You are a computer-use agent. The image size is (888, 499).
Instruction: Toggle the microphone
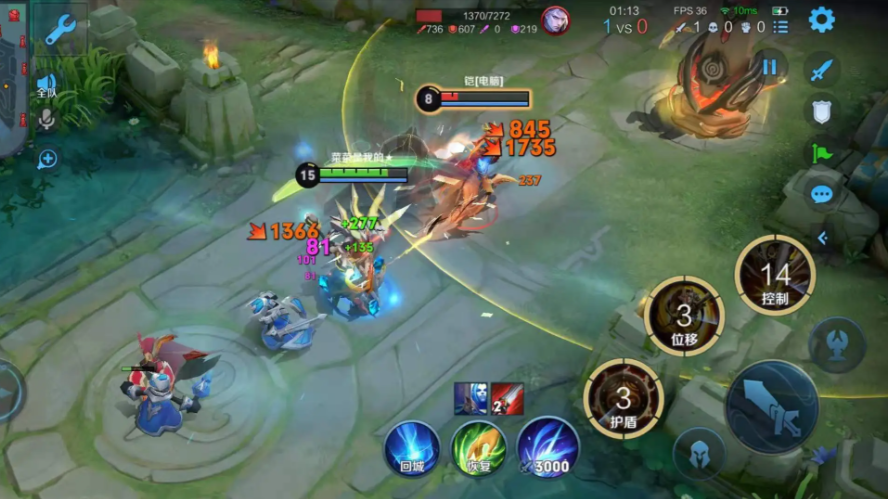click(x=46, y=120)
